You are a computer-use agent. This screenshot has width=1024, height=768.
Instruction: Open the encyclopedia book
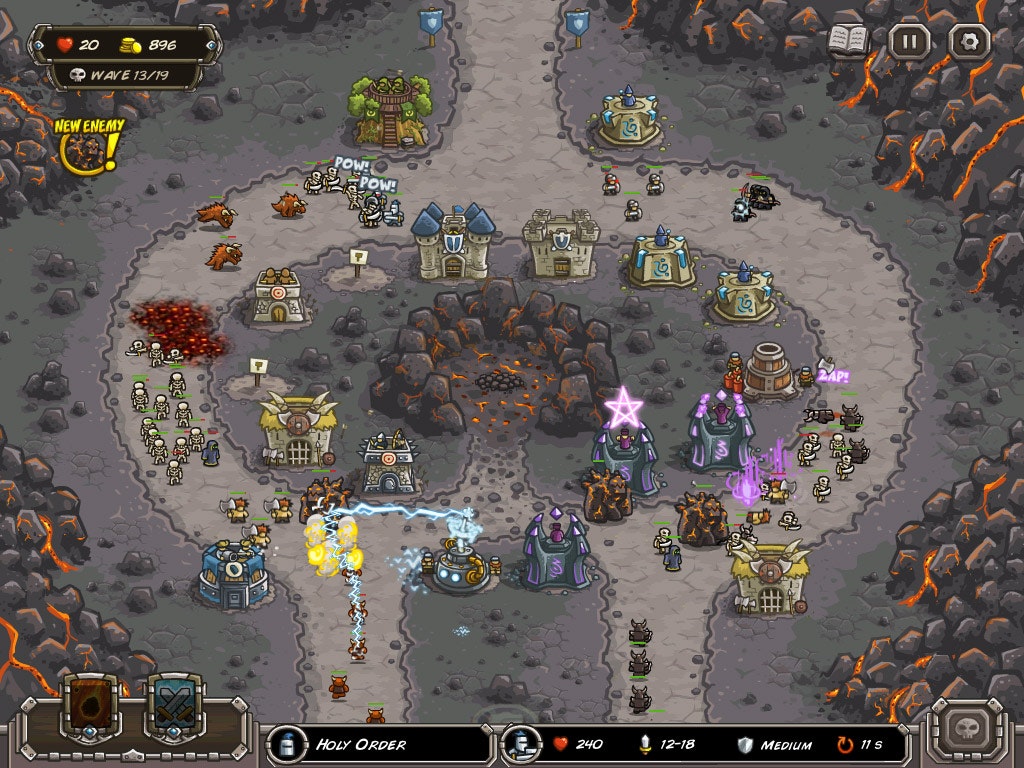(x=846, y=41)
